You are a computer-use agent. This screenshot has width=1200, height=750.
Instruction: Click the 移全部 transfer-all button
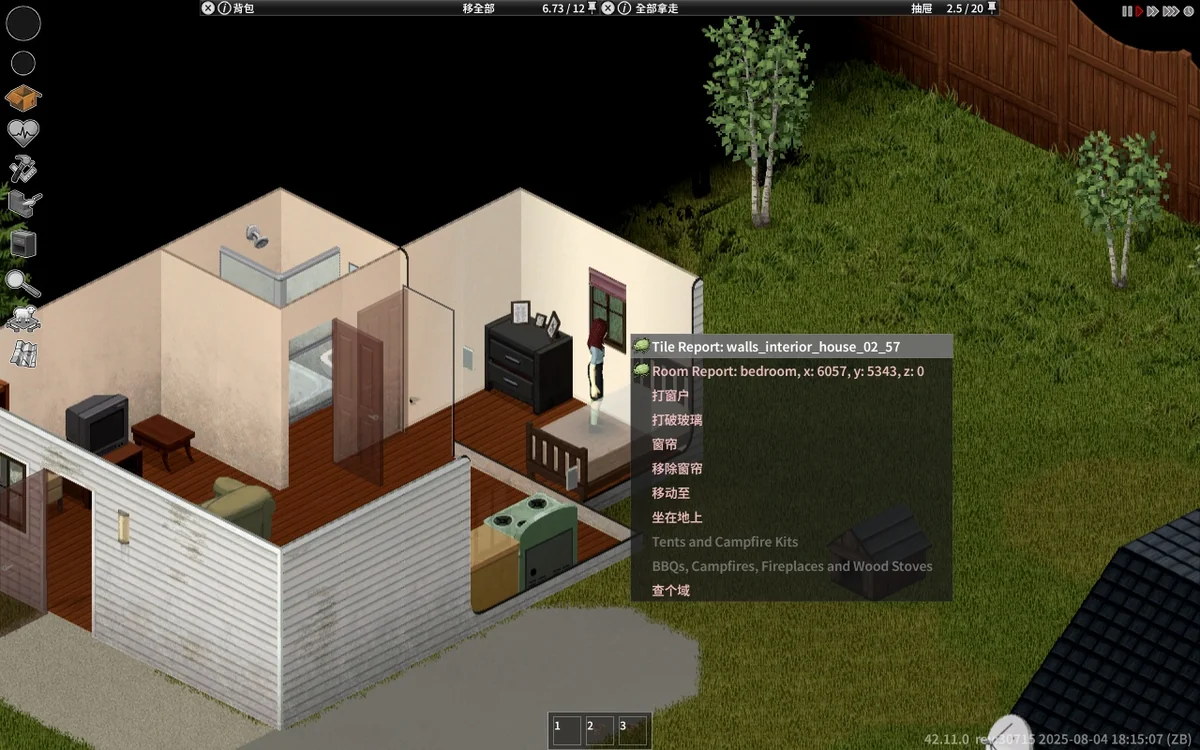tap(478, 8)
